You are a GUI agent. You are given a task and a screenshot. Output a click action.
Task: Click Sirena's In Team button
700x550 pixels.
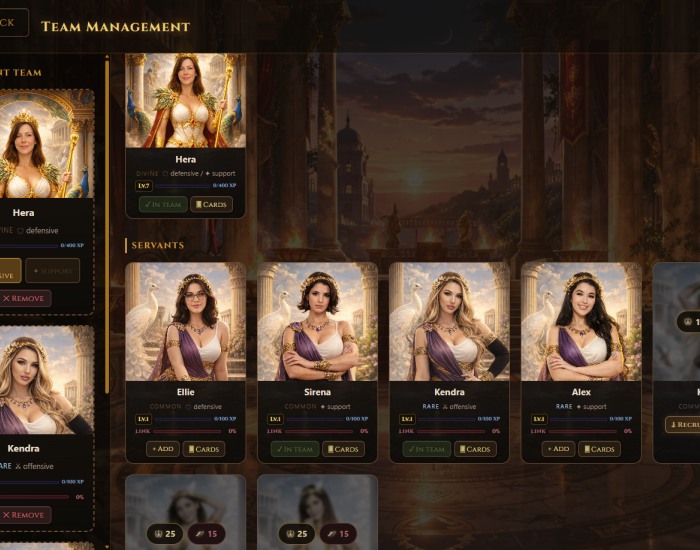(295, 449)
